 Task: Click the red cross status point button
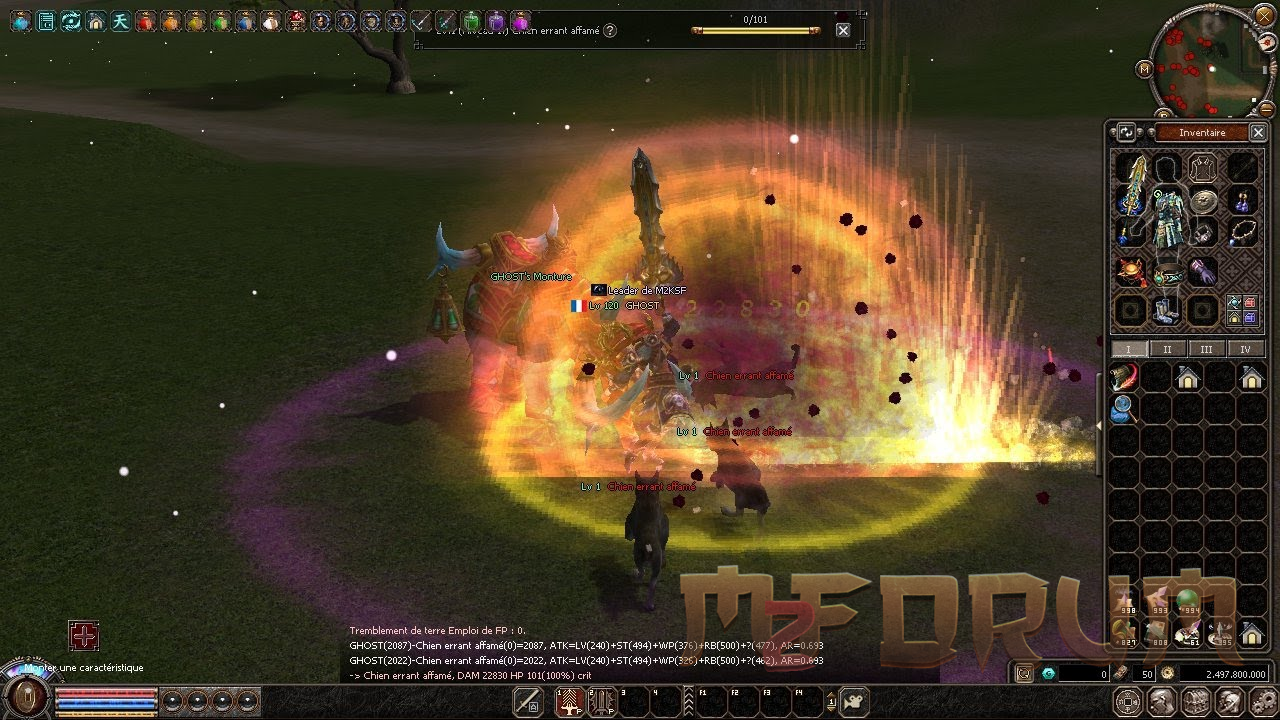(83, 635)
